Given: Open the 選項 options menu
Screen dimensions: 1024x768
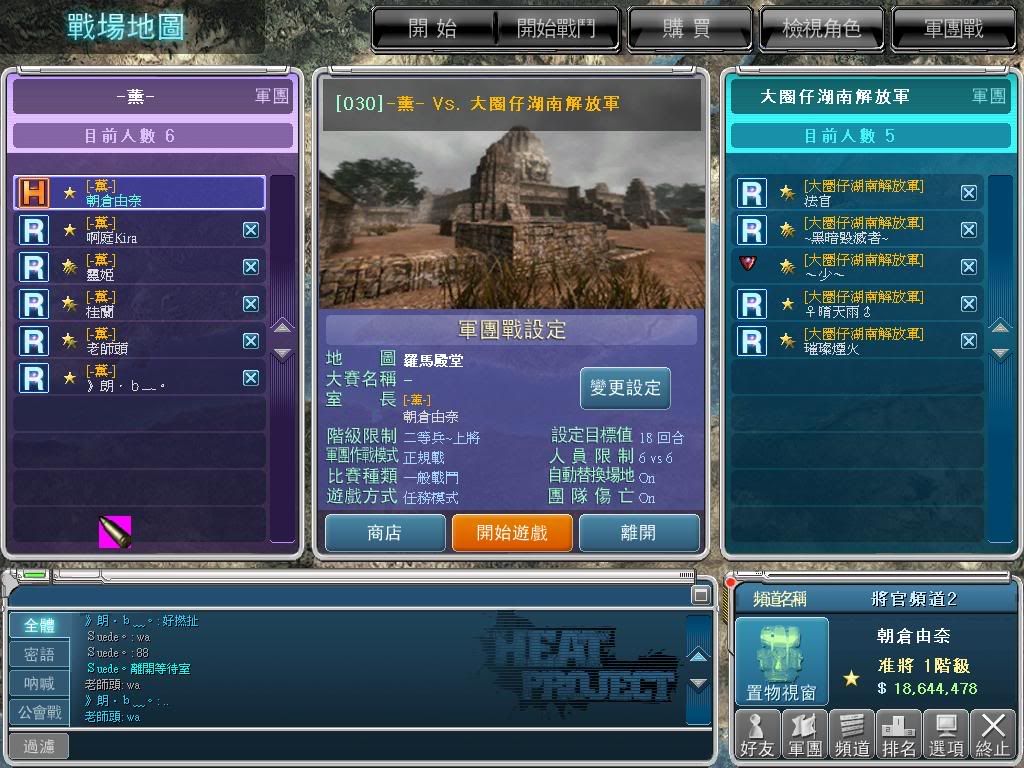Looking at the screenshot, I should (946, 735).
